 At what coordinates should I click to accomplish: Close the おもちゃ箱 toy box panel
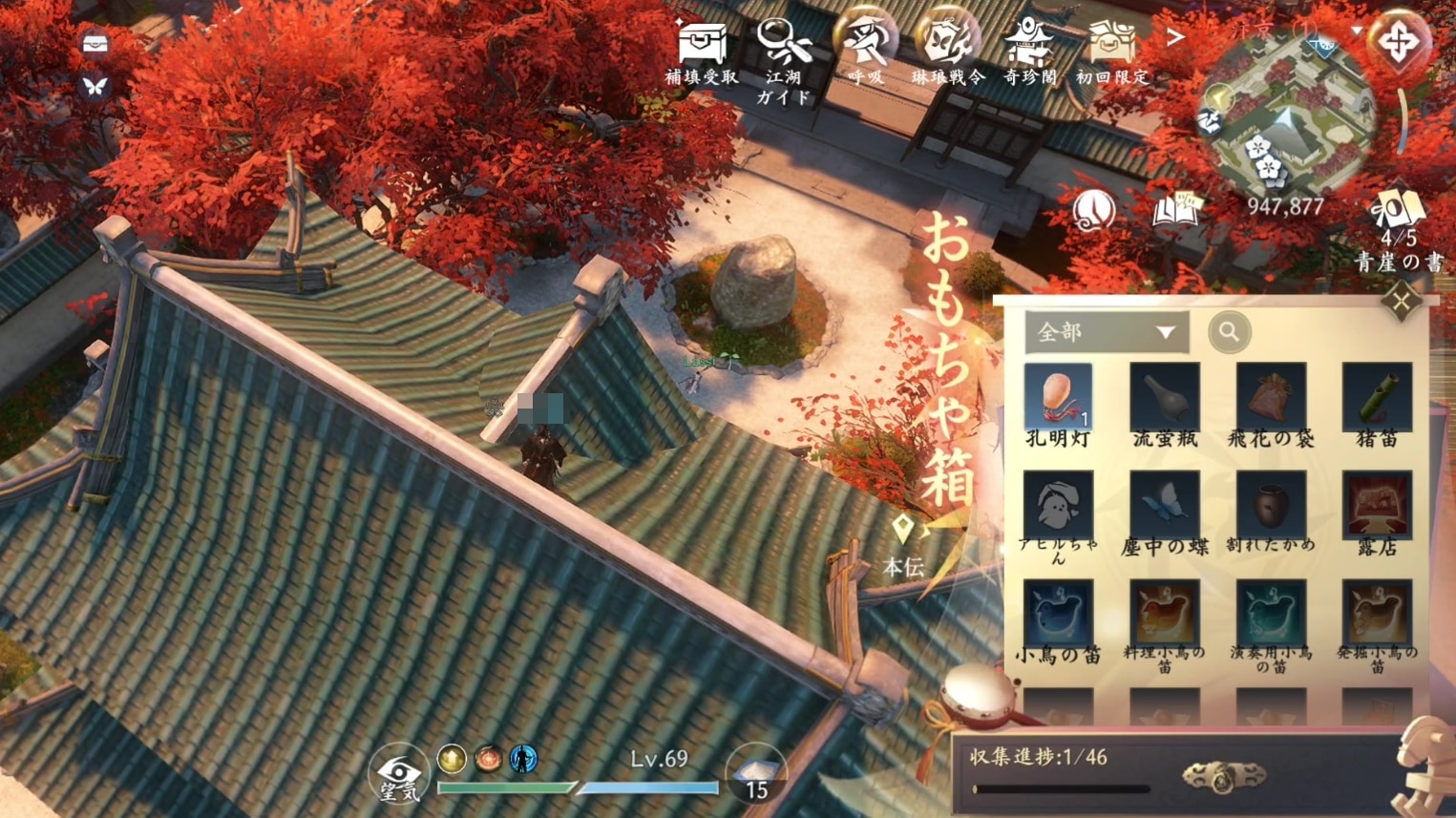[1401, 304]
